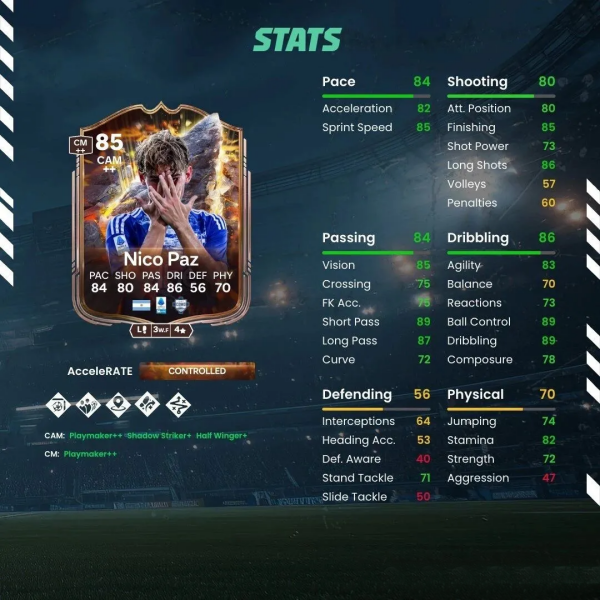The height and width of the screenshot is (600, 600).
Task: Open the map pin playstyle icon
Action: coord(119,406)
